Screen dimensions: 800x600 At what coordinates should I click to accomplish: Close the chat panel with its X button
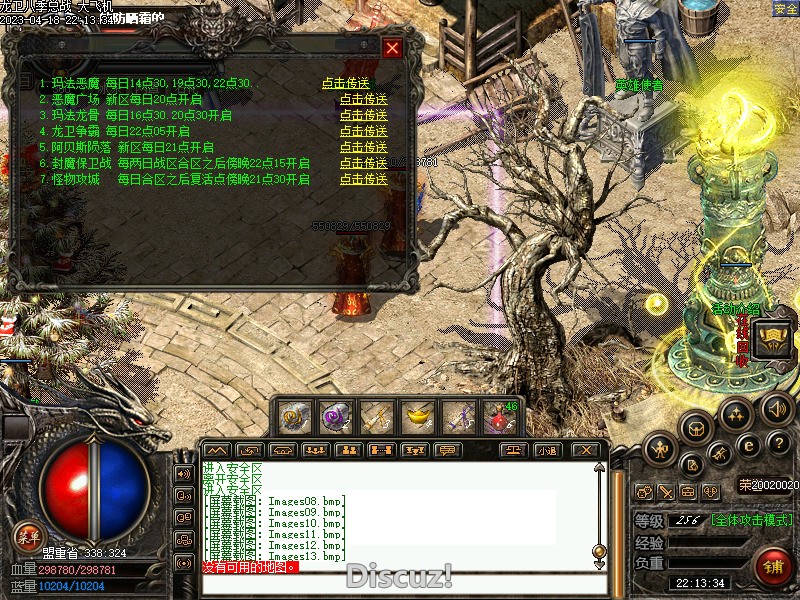coord(587,450)
